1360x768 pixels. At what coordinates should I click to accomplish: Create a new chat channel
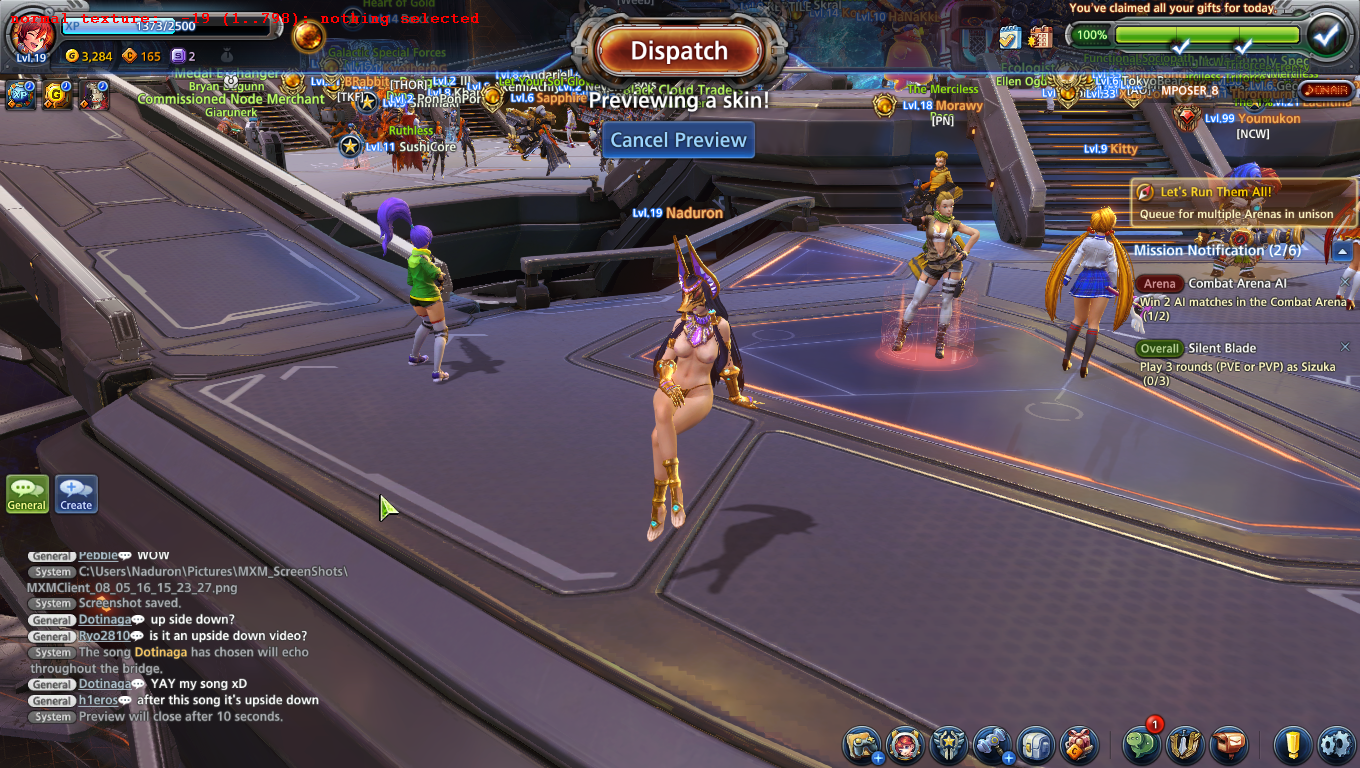(76, 494)
